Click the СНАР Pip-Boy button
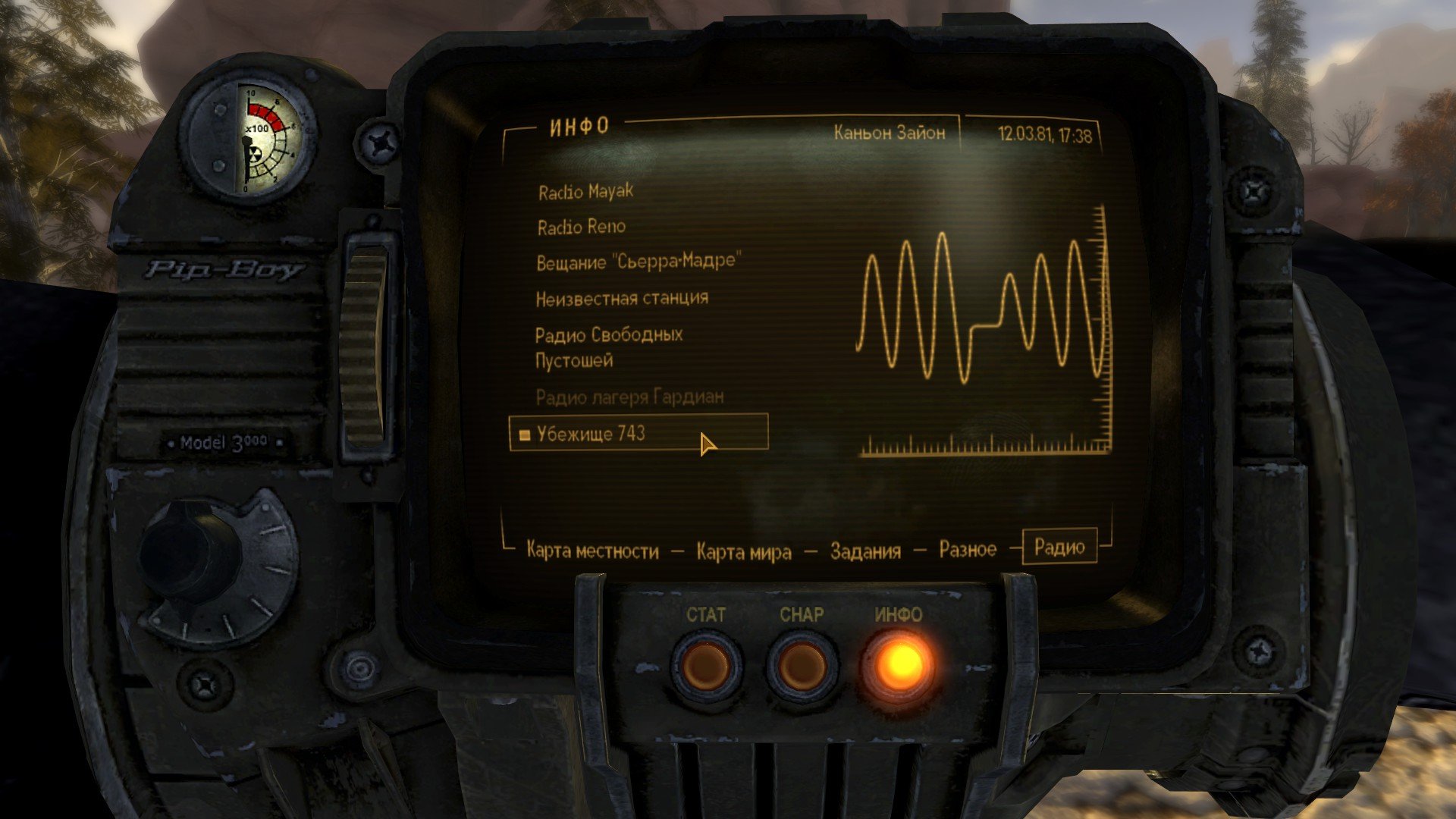 (x=802, y=665)
